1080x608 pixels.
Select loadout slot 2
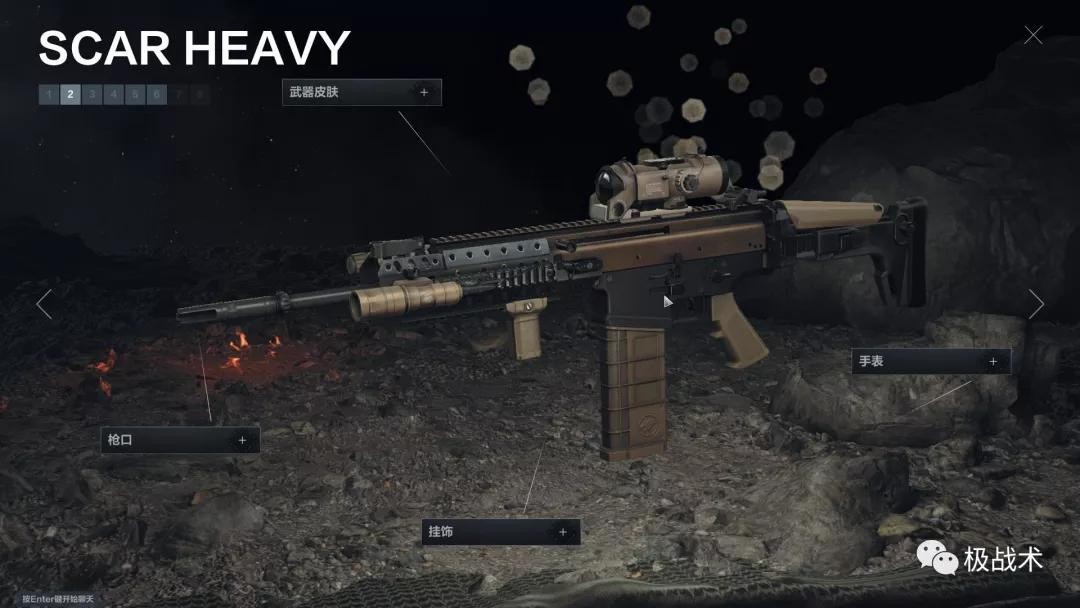point(70,95)
